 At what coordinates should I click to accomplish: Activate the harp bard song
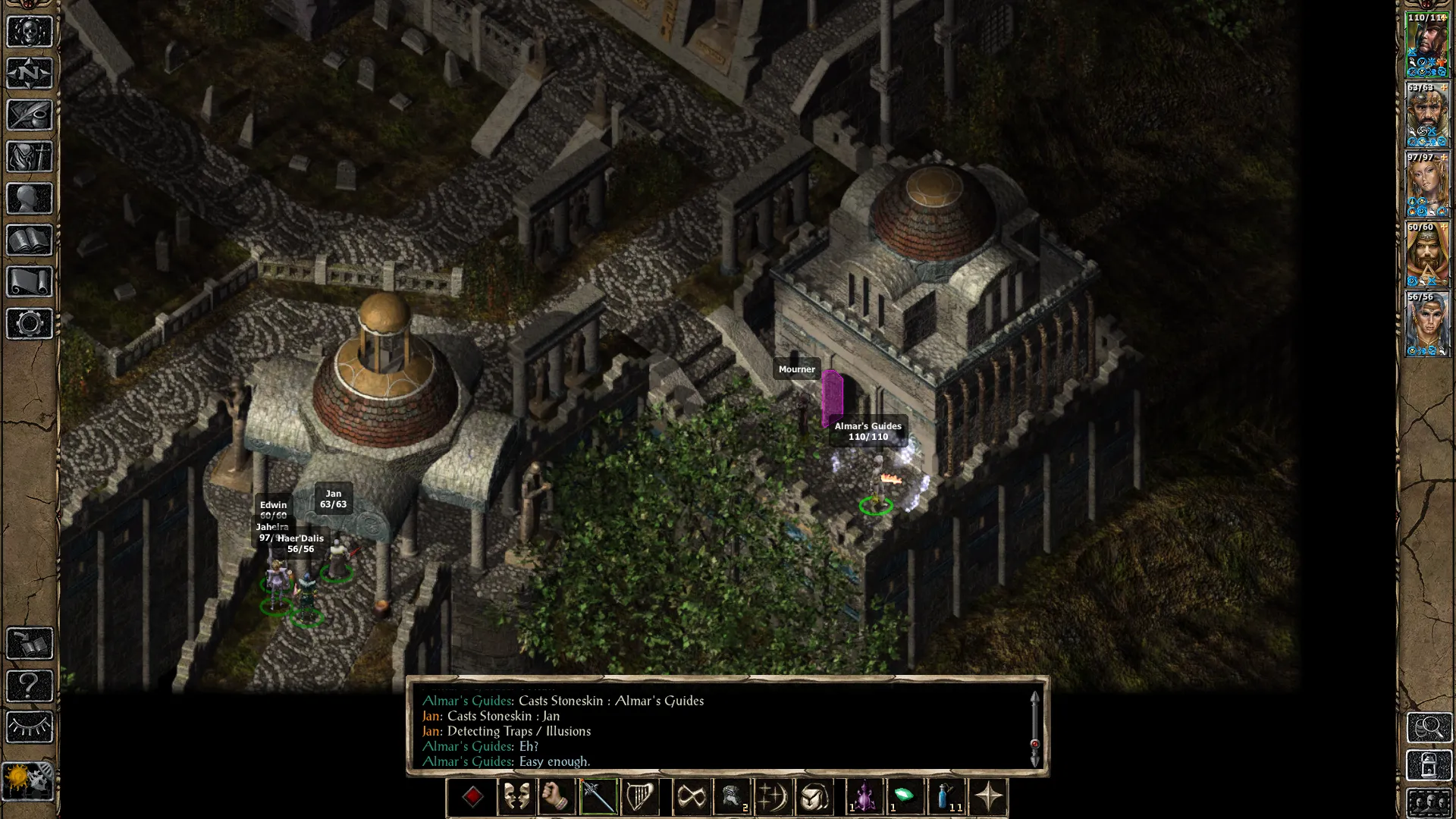pyautogui.click(x=639, y=797)
